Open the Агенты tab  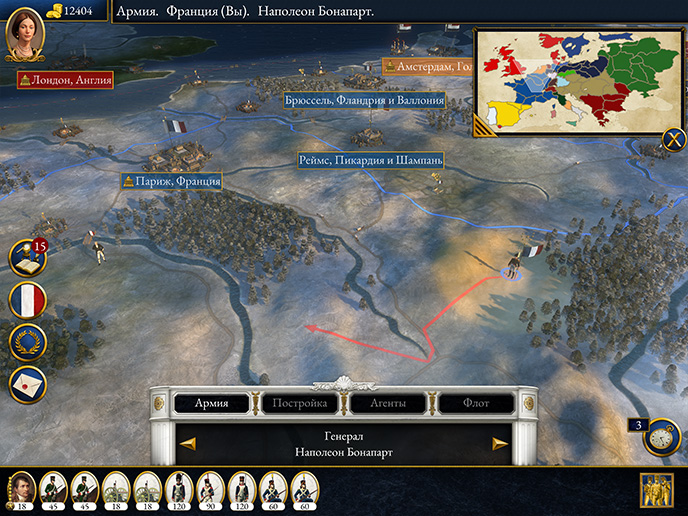tap(387, 404)
